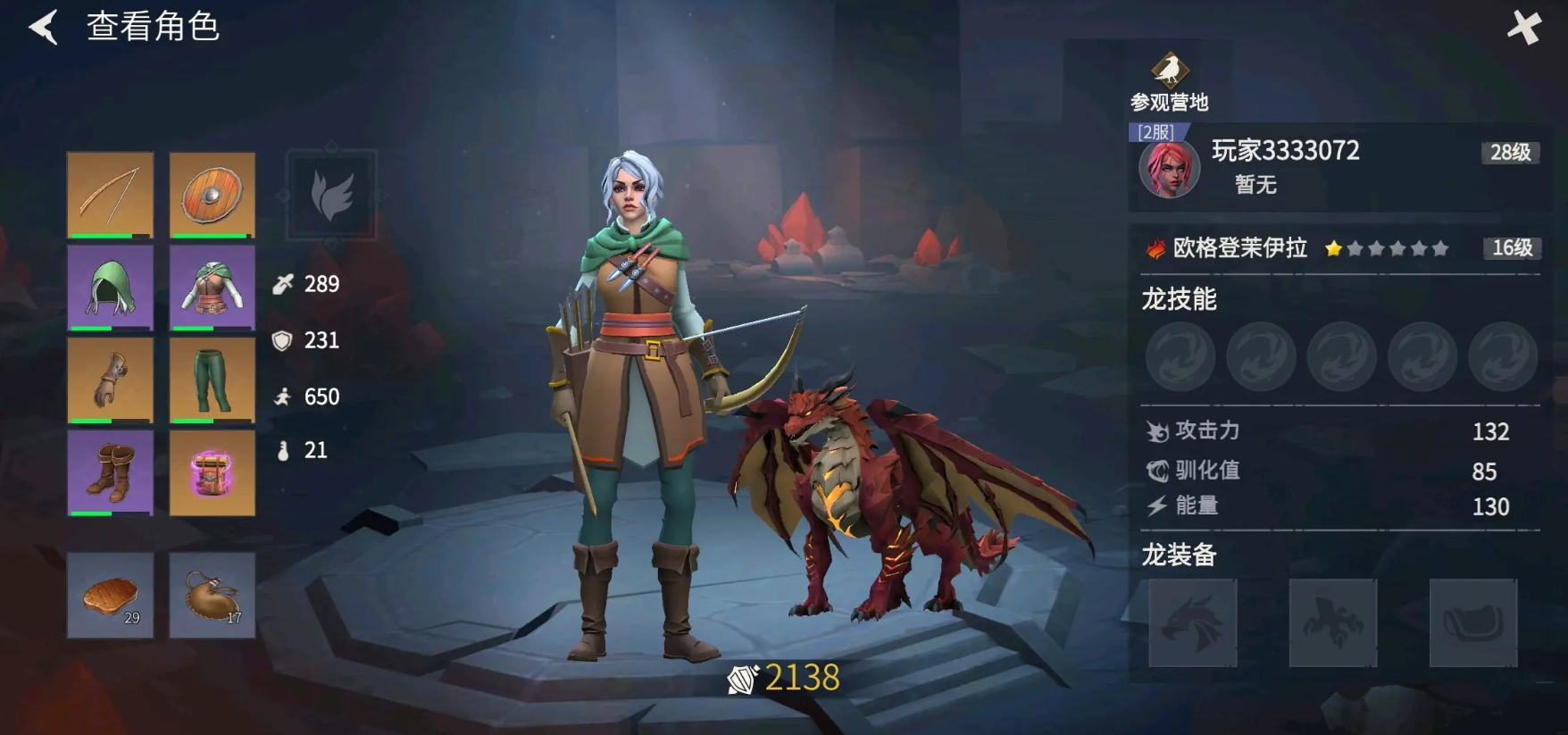Select the wooden bow weapon slot
The width and height of the screenshot is (1568, 735).
click(x=110, y=195)
